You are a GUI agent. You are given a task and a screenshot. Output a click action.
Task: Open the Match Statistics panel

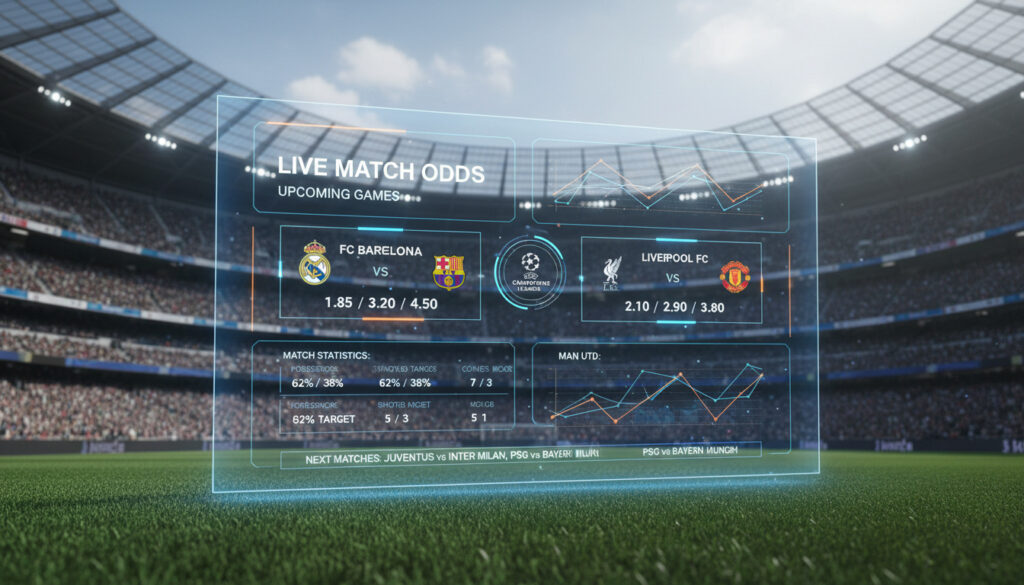coord(383,389)
